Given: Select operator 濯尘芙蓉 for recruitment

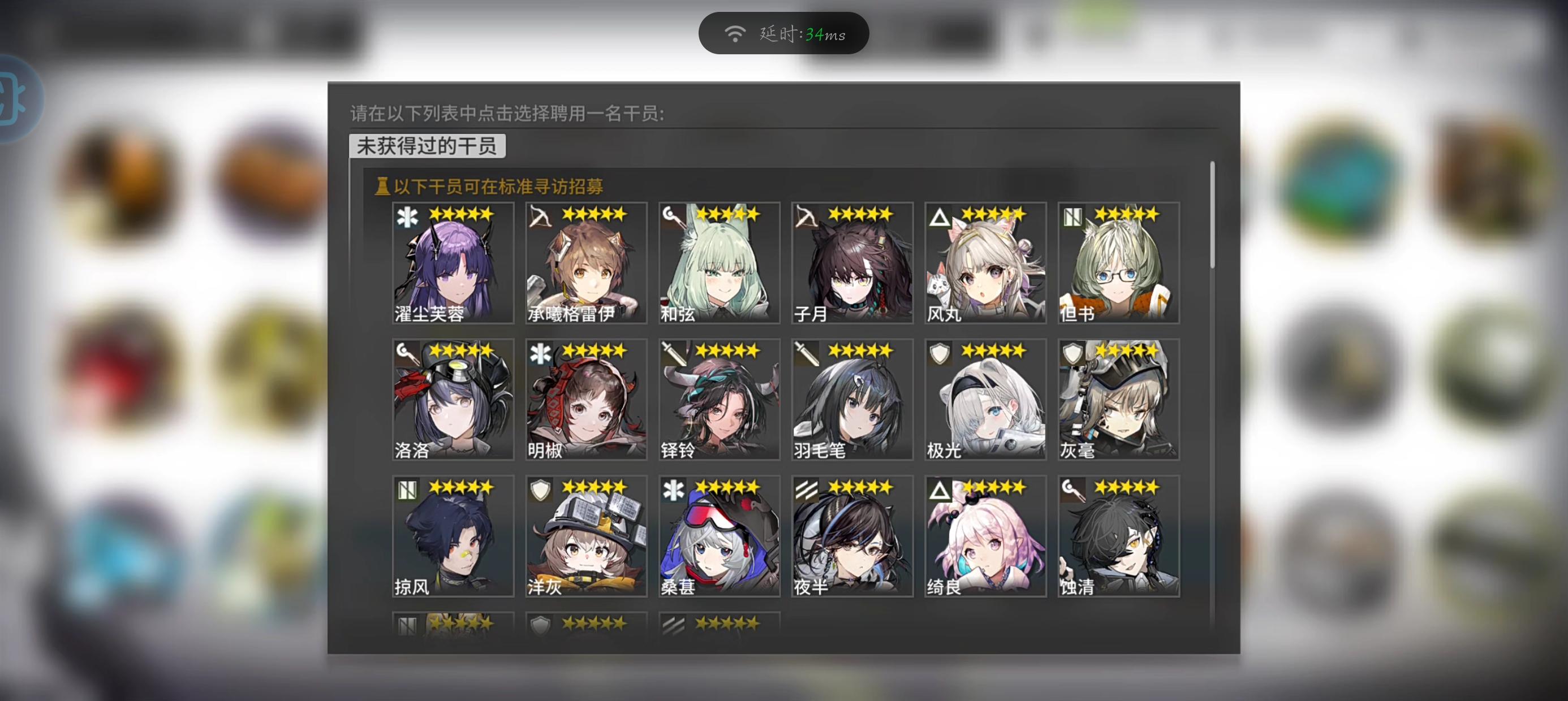Looking at the screenshot, I should pyautogui.click(x=454, y=262).
